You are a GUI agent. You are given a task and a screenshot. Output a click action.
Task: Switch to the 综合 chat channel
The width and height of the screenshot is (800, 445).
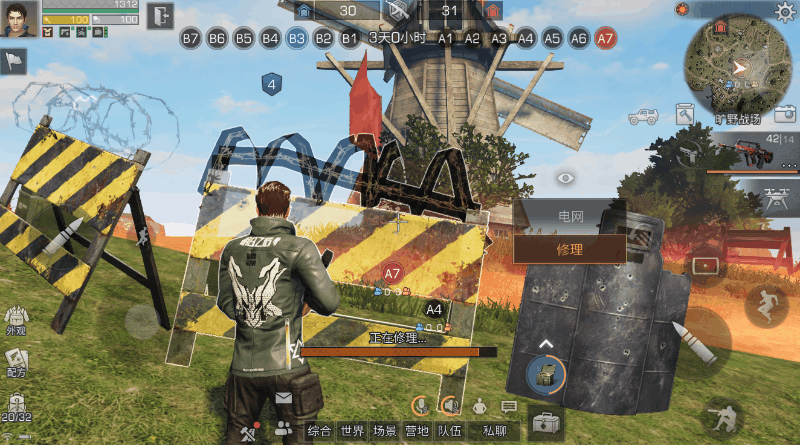(x=319, y=431)
